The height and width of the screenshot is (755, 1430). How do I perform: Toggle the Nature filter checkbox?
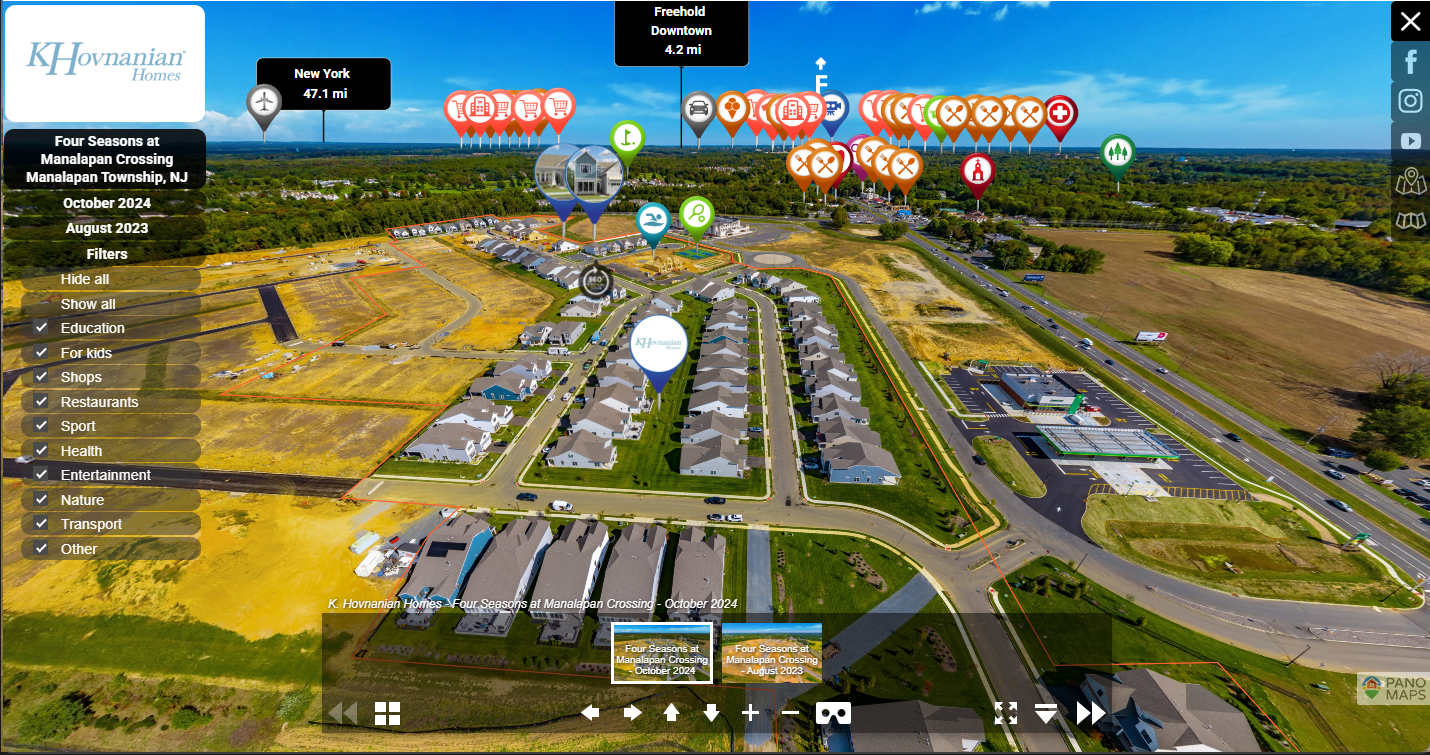(x=41, y=499)
